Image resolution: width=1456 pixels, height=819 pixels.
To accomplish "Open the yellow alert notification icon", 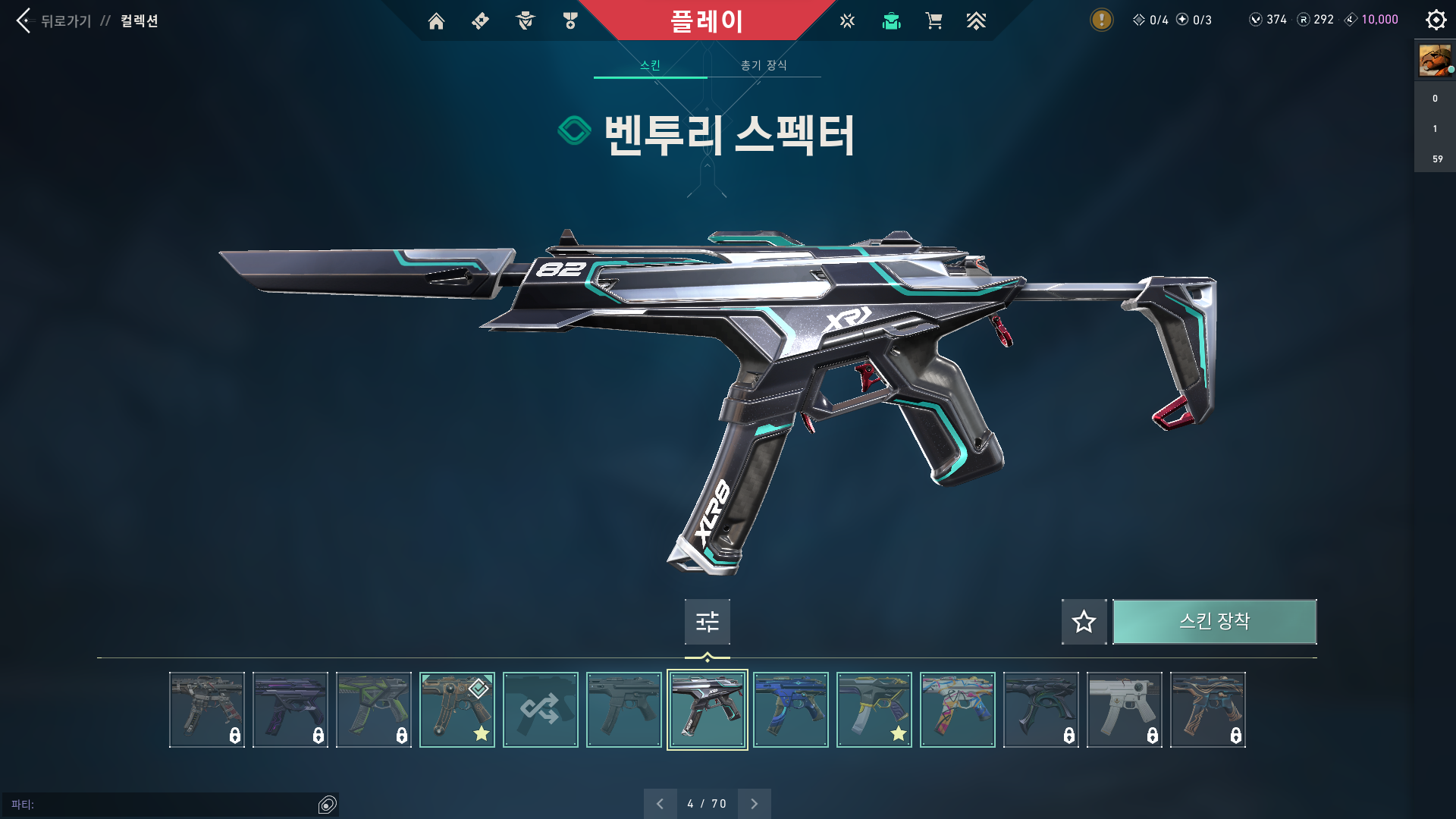I will click(1101, 20).
